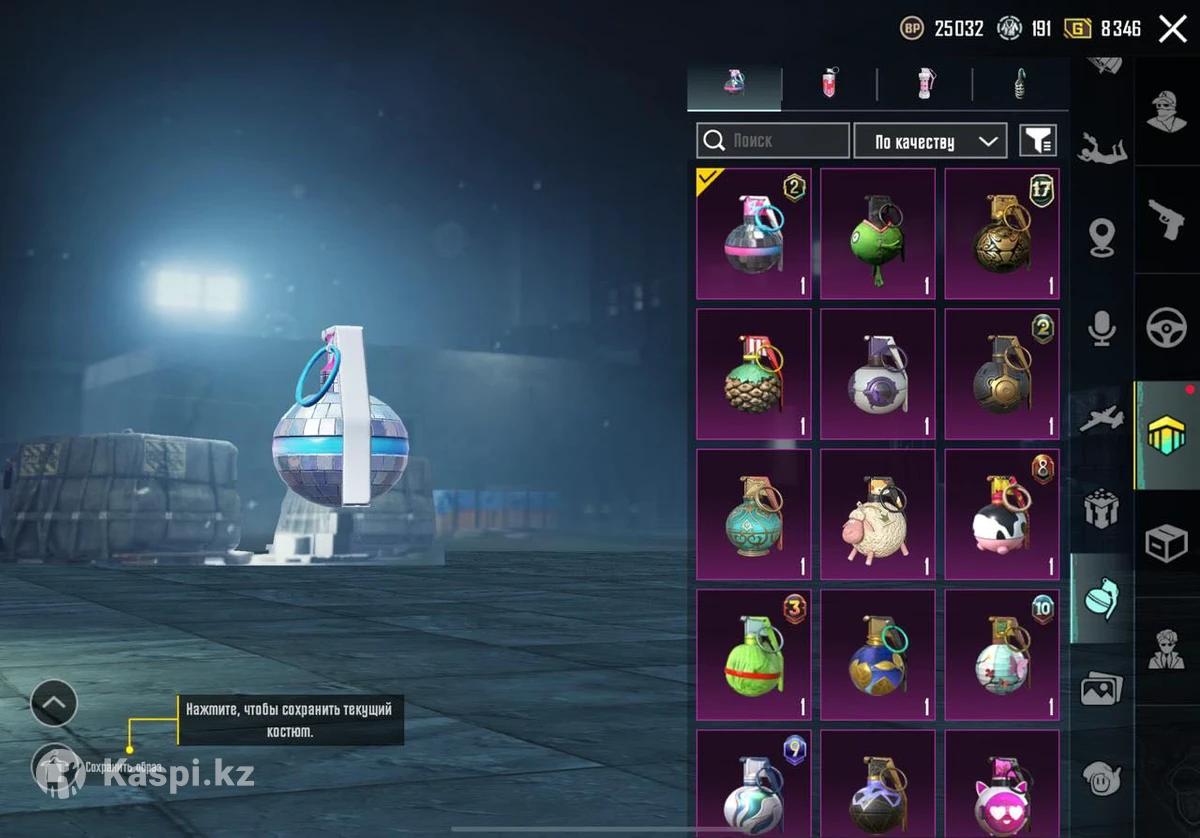The width and height of the screenshot is (1200, 838).
Task: Open the pistol weapons category
Action: [1166, 219]
